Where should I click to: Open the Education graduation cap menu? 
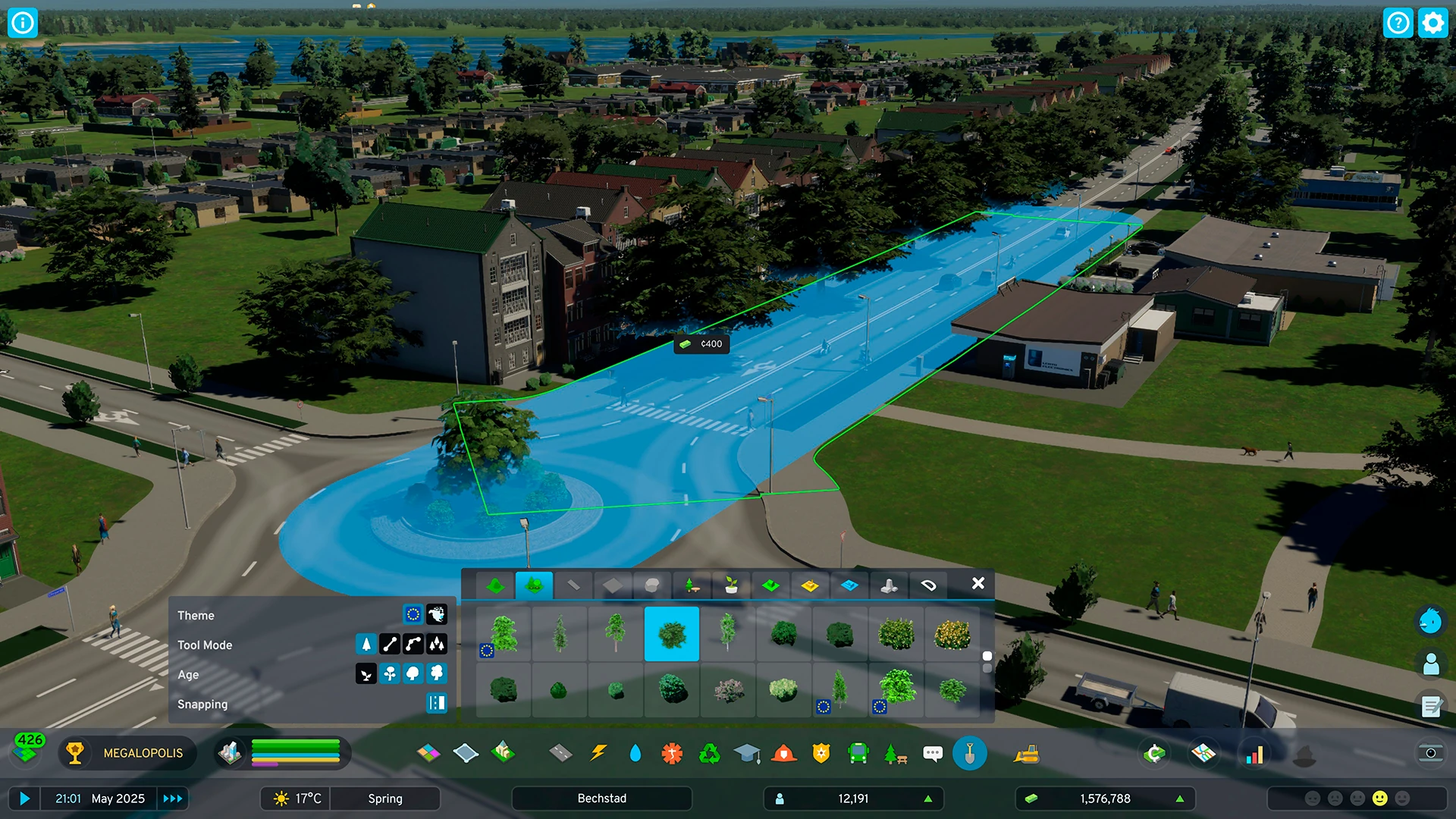[x=747, y=753]
